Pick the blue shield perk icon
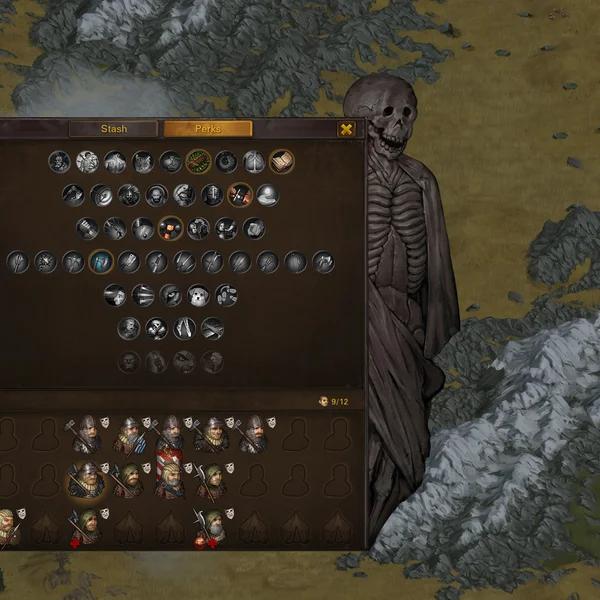The image size is (600, 600). [x=101, y=262]
